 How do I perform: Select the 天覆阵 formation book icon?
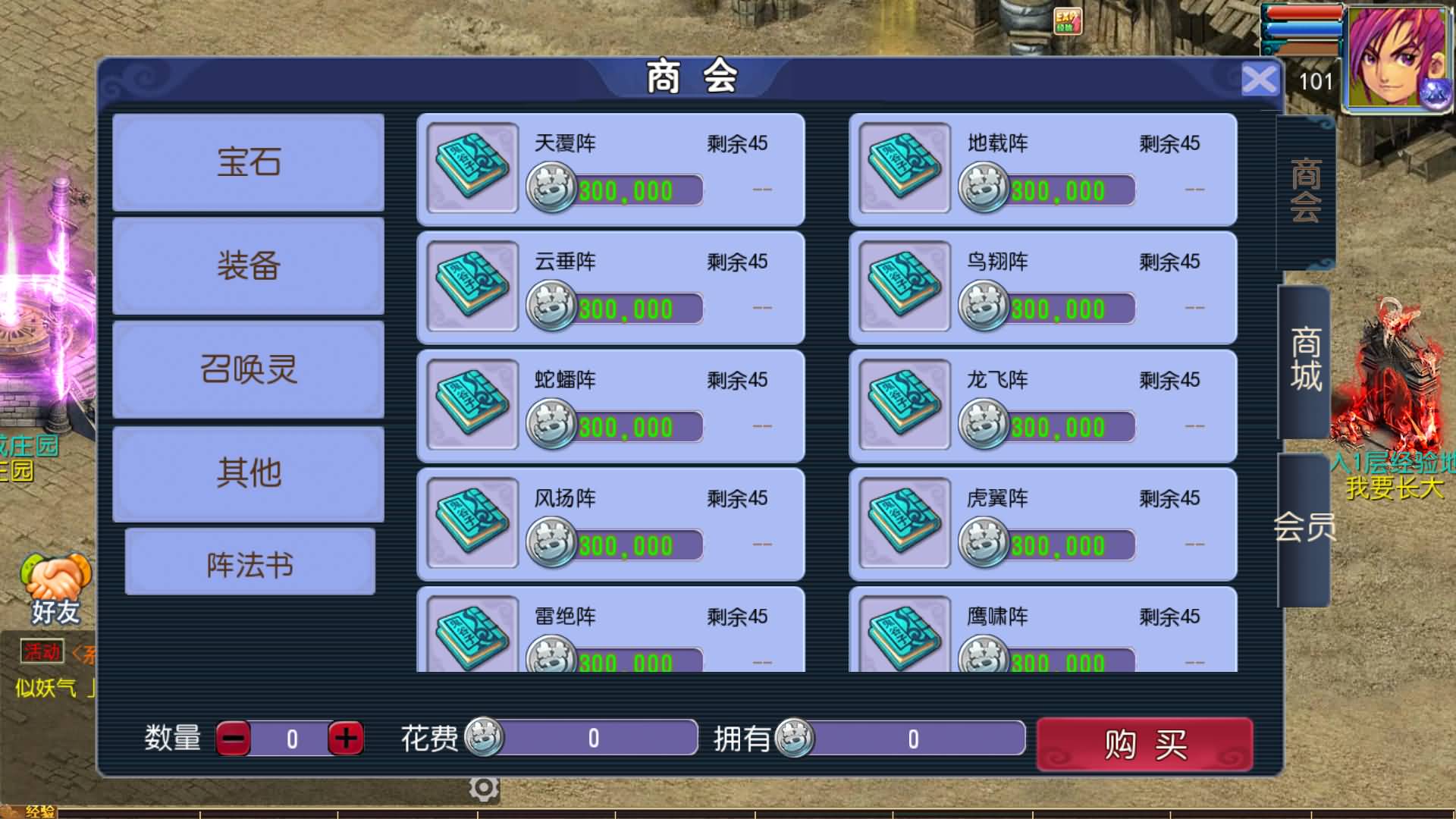tap(470, 168)
